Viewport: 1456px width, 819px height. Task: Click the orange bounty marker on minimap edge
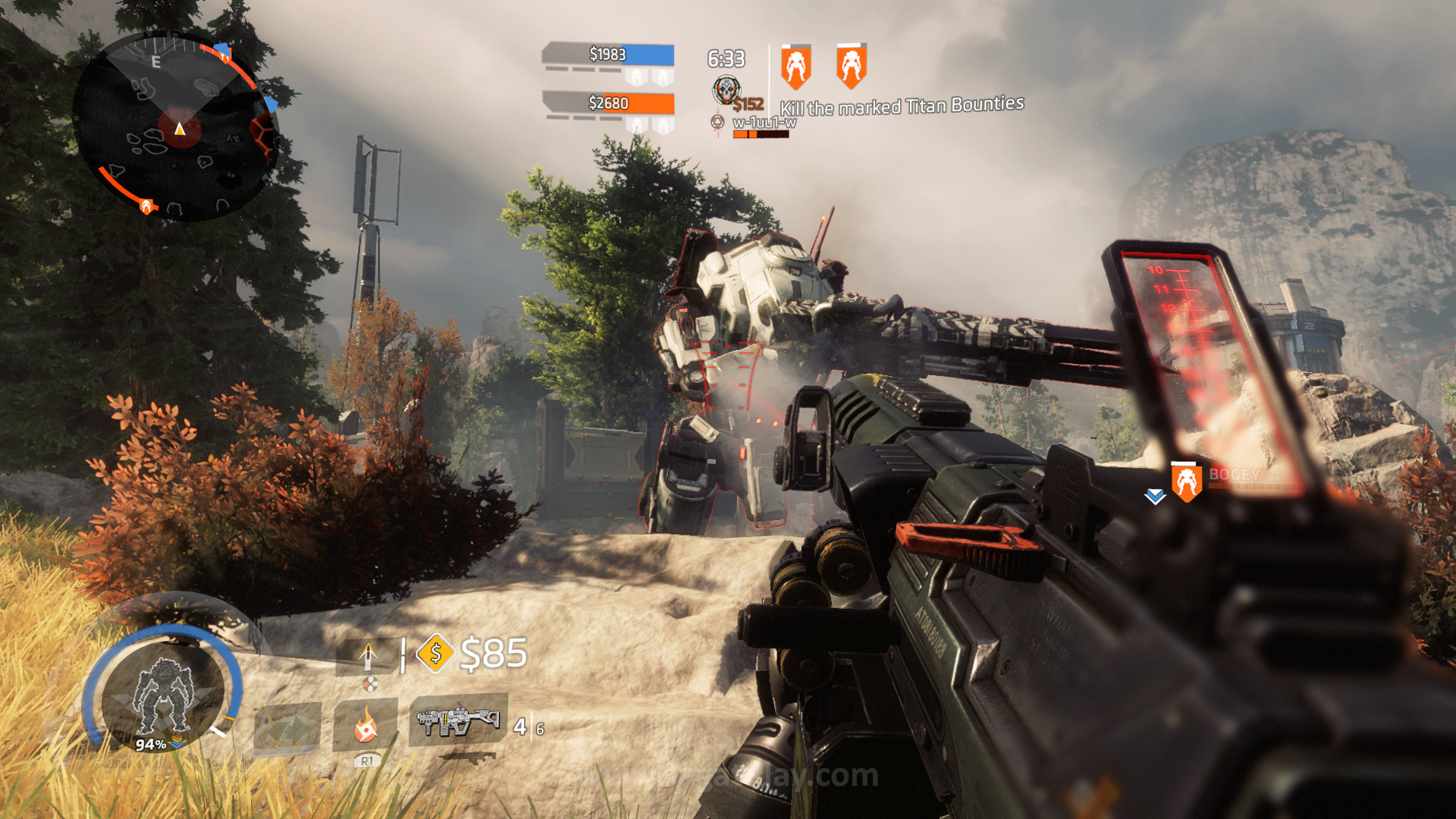click(x=146, y=206)
